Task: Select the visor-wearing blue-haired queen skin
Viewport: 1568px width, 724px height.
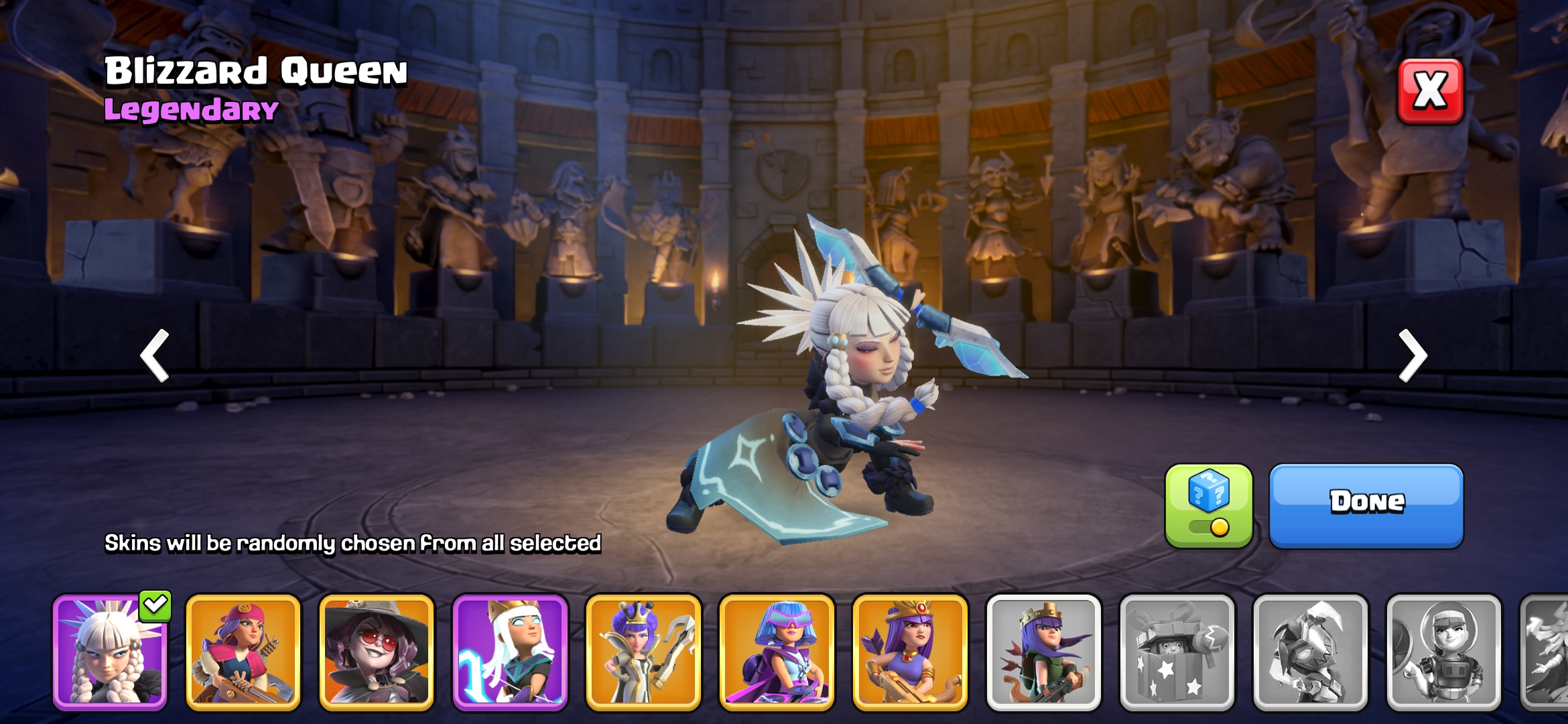Action: (x=777, y=652)
